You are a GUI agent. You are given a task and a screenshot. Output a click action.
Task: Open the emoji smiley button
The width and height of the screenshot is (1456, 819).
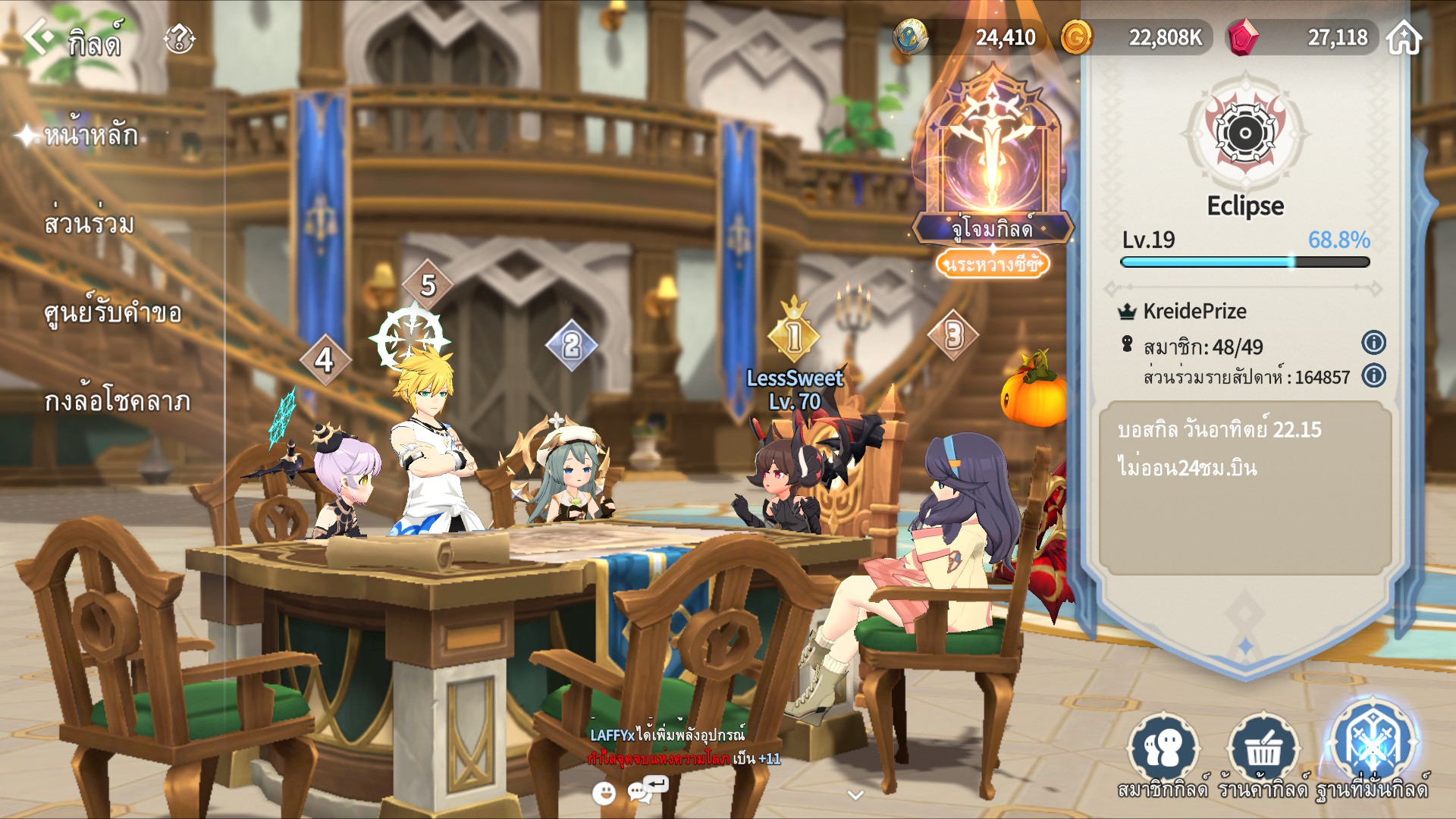pos(604,793)
